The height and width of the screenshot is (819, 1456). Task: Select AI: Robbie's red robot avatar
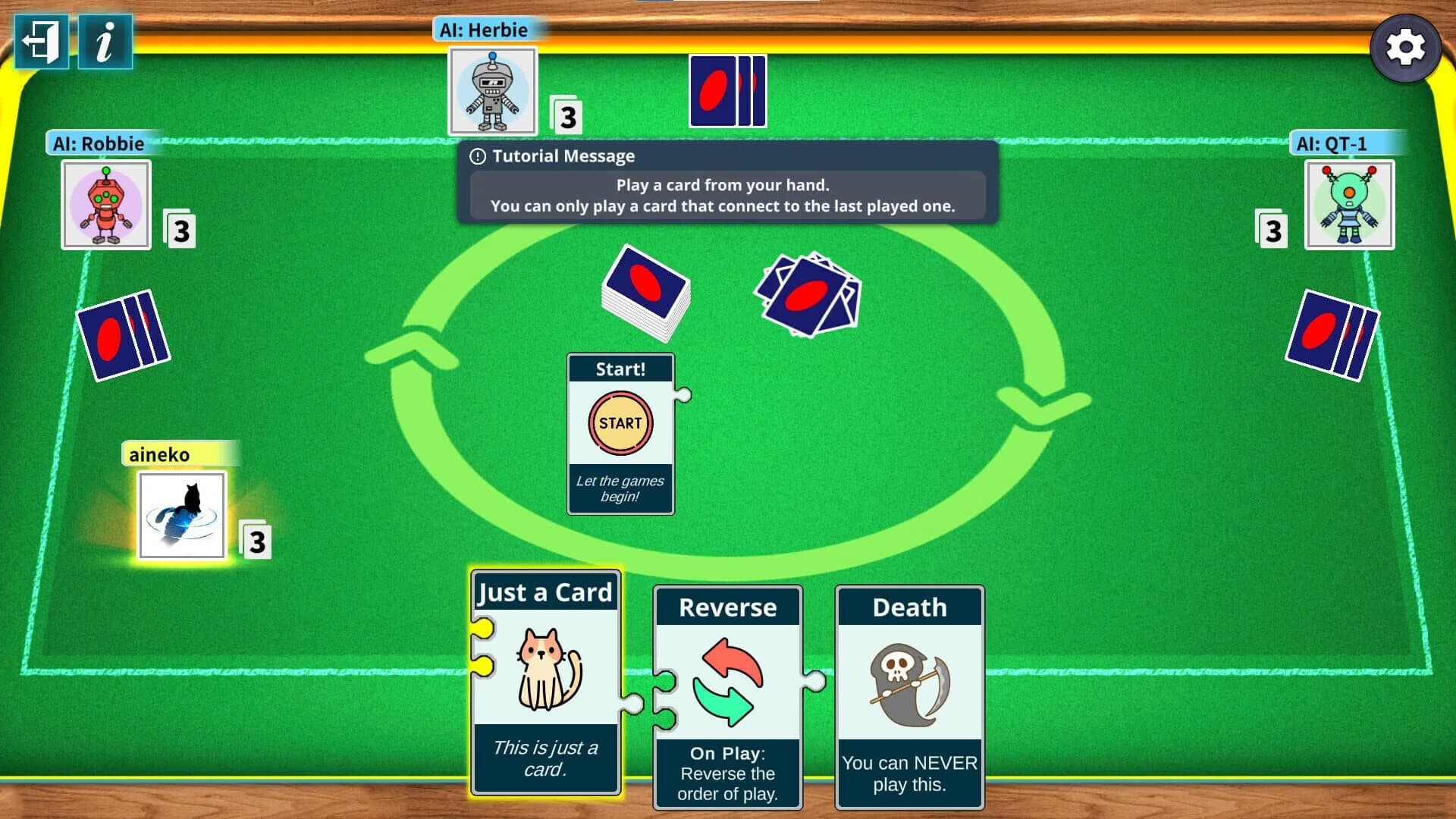(105, 203)
